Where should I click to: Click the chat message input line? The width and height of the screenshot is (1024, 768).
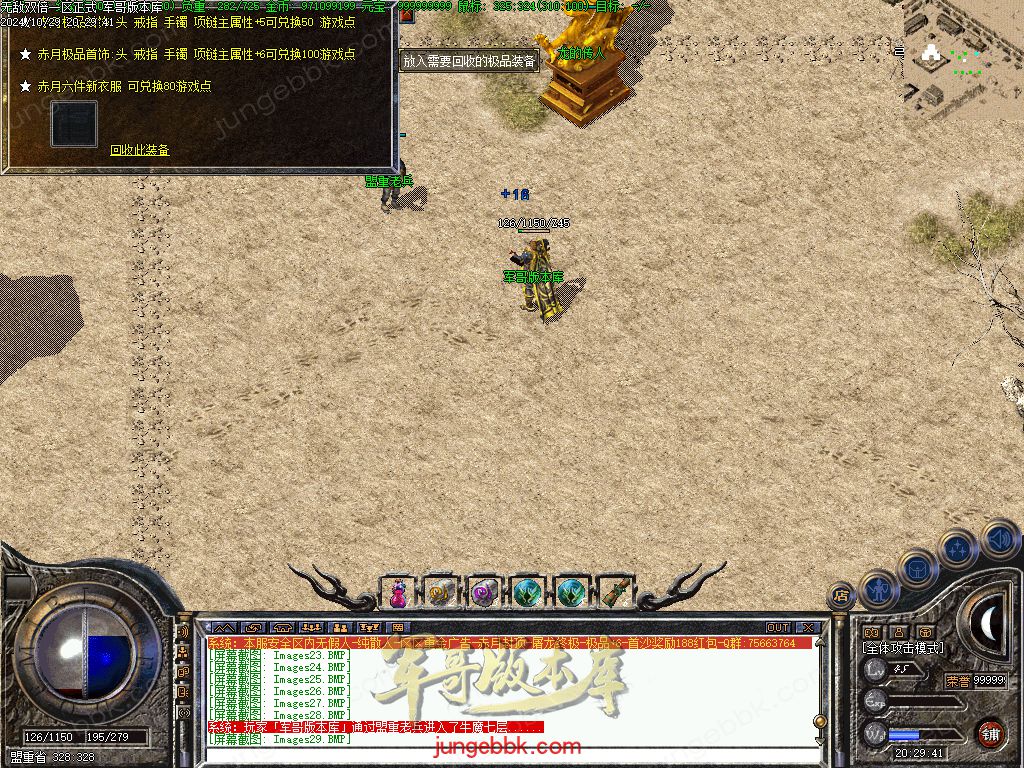tap(500, 757)
